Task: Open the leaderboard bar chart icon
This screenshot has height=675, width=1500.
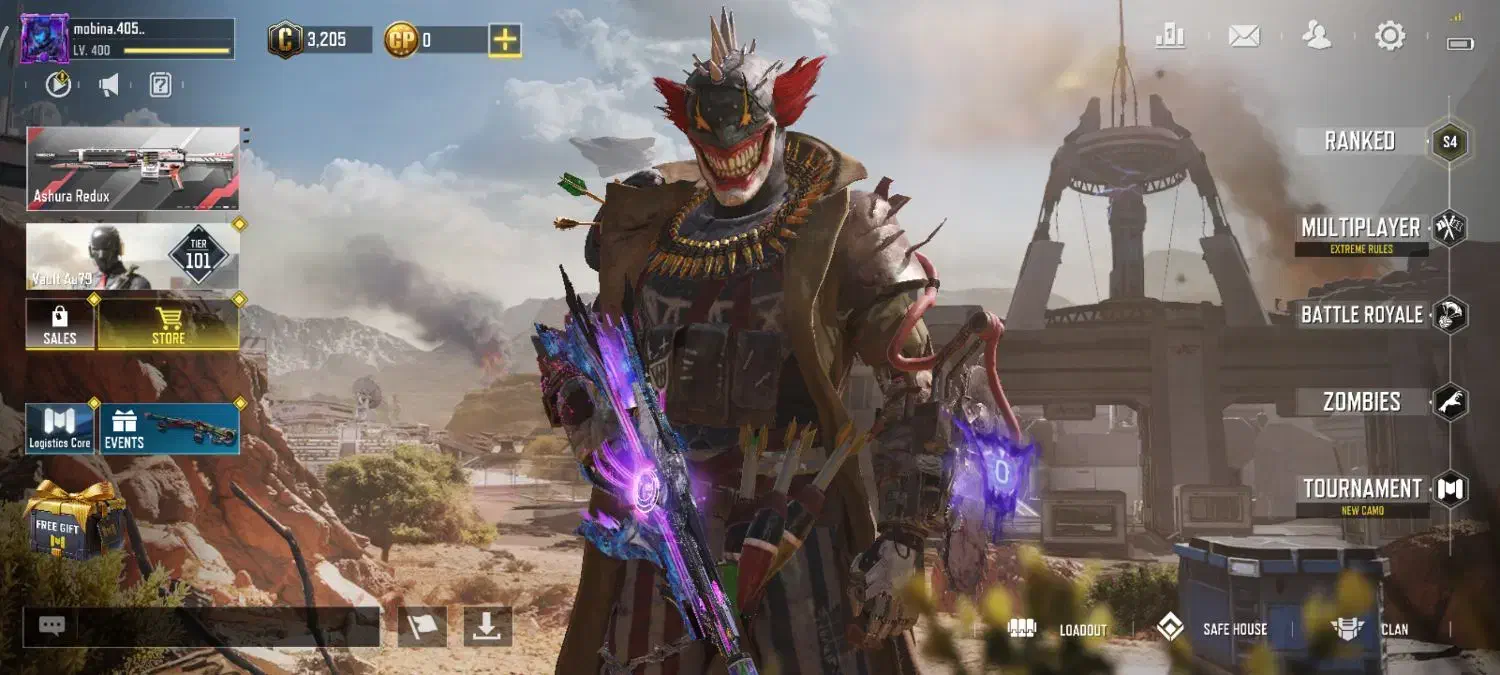Action: click(1170, 37)
